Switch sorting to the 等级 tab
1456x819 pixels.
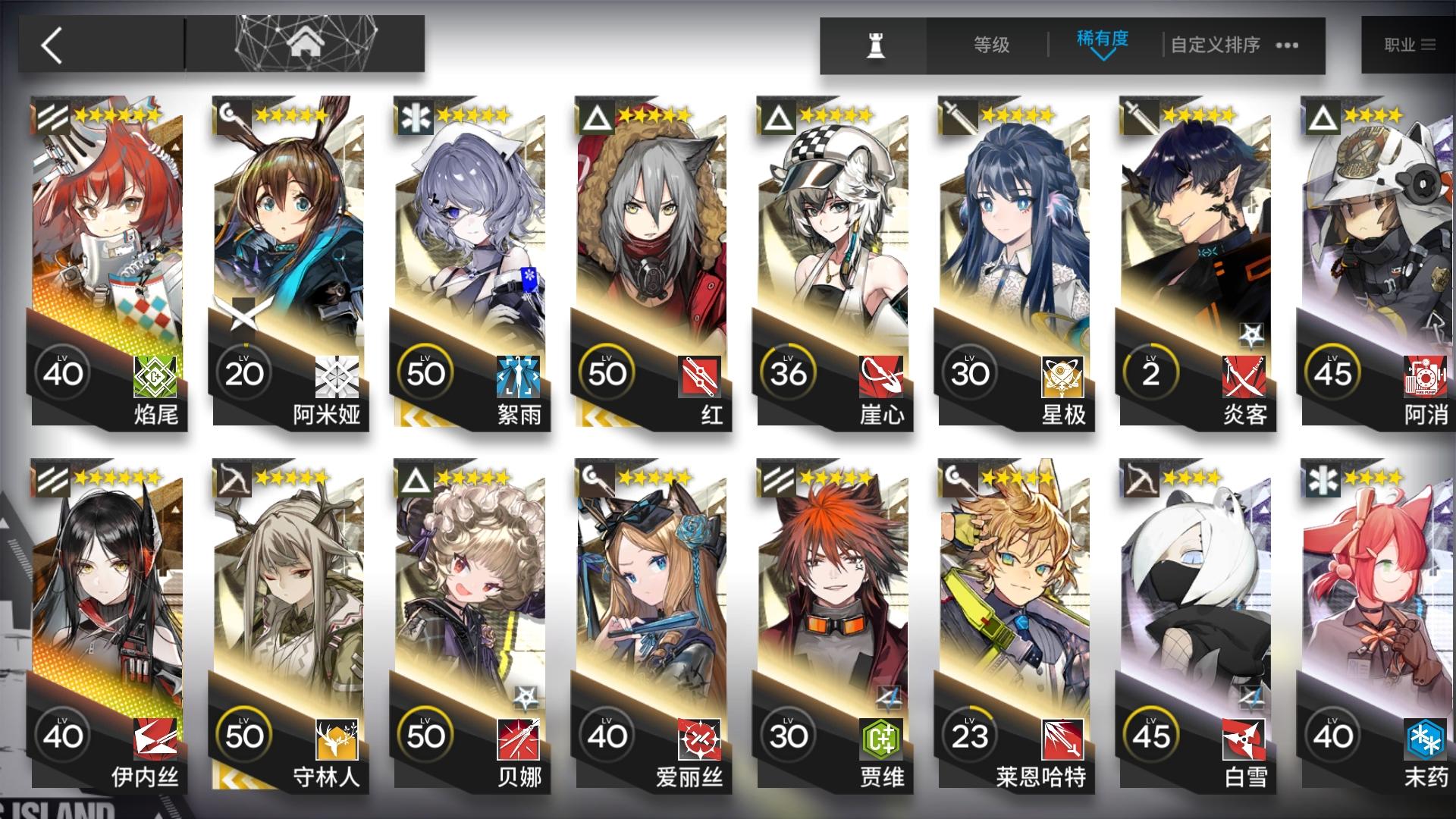click(988, 45)
